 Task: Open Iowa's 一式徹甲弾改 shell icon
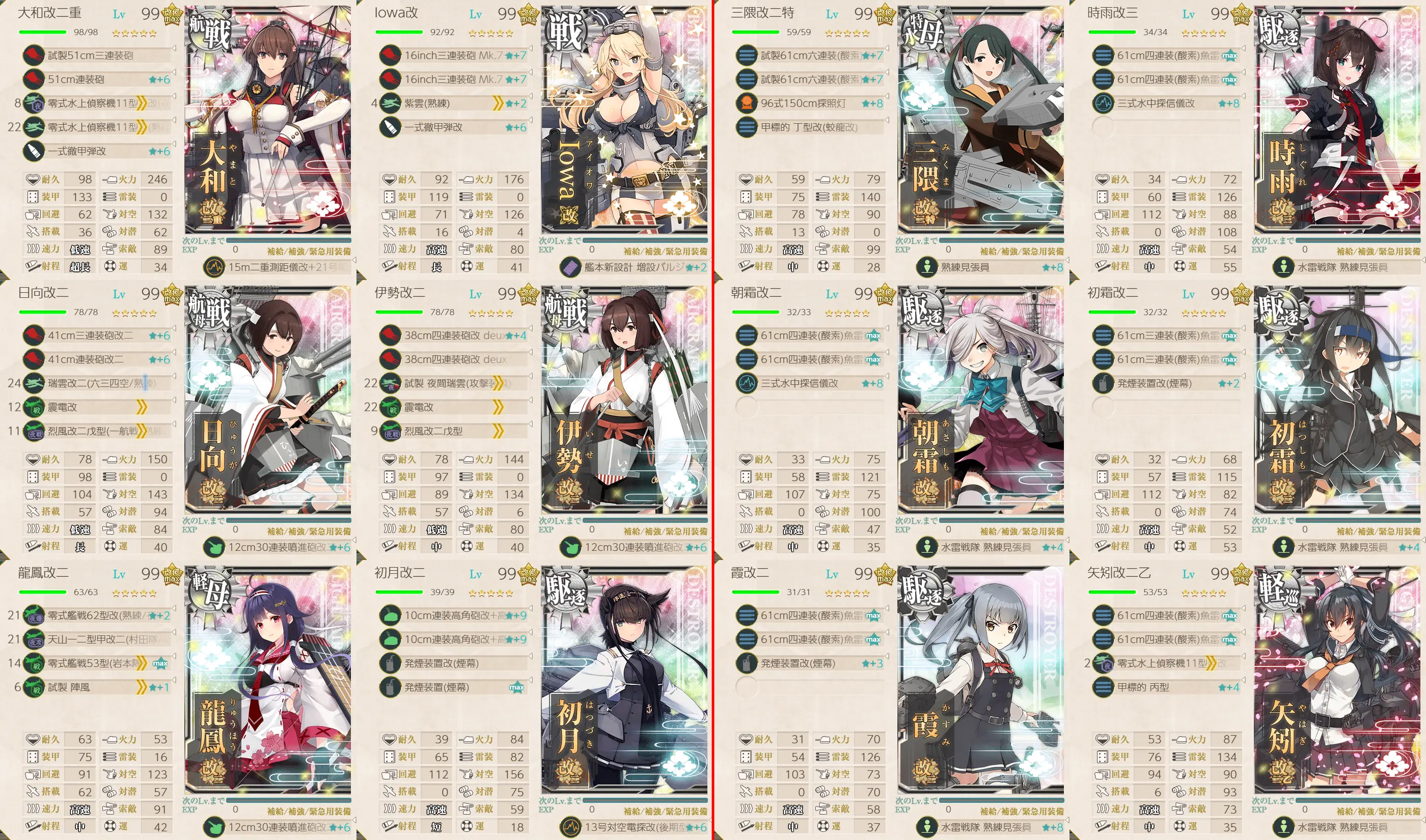point(390,127)
